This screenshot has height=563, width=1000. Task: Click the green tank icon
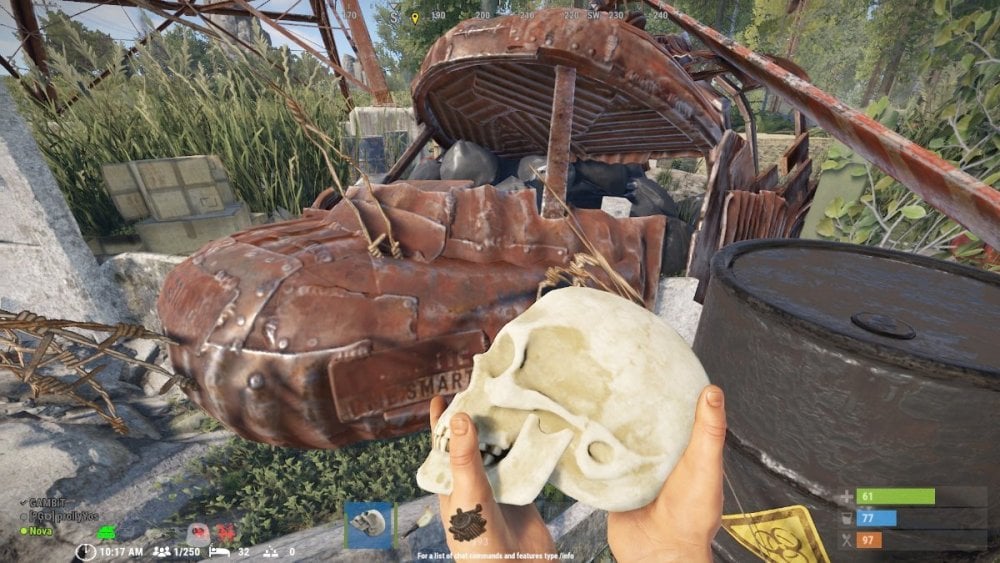pyautogui.click(x=107, y=530)
